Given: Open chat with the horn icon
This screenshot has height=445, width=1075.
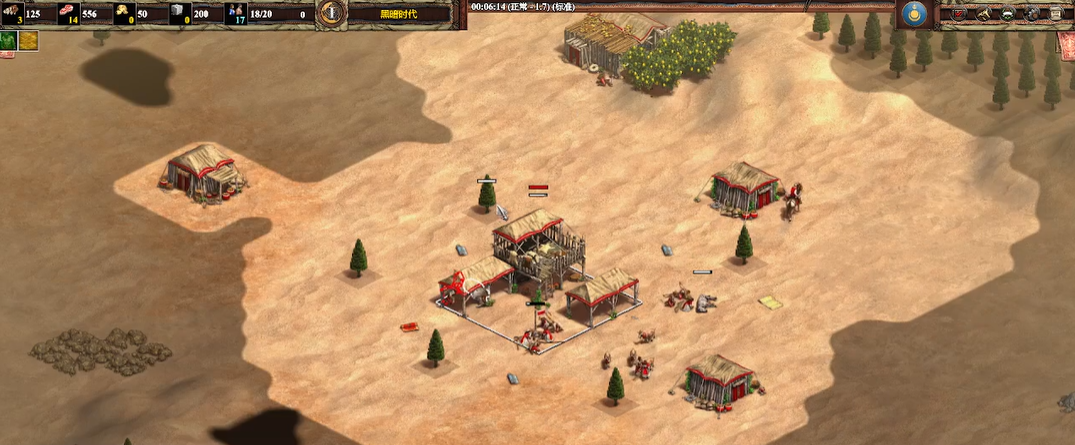Looking at the screenshot, I should (x=985, y=14).
